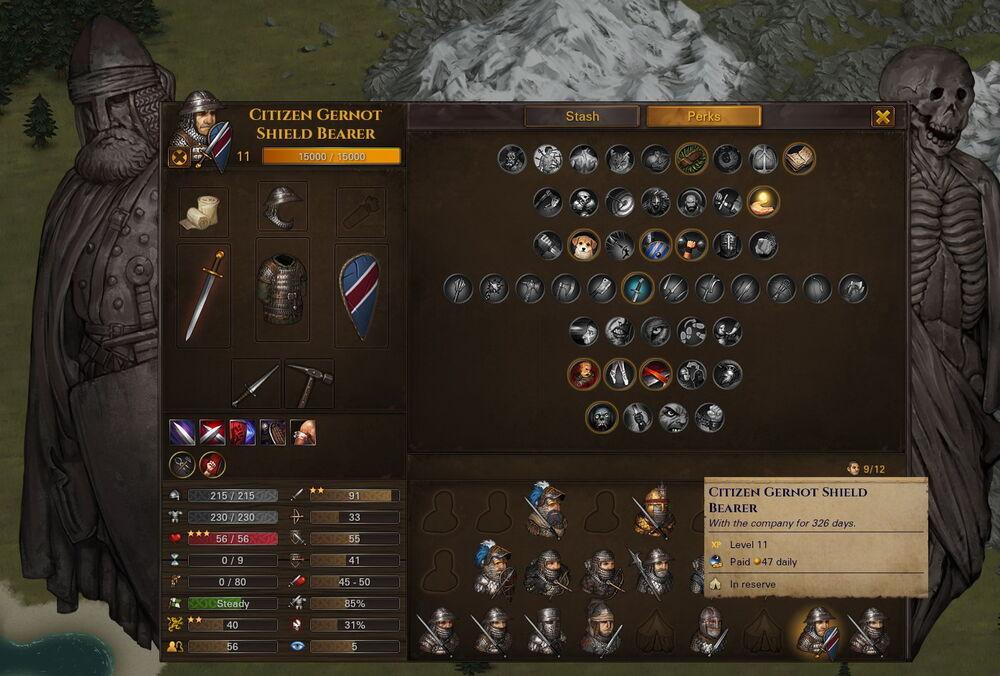Image resolution: width=1000 pixels, height=676 pixels.
Task: Click the scale armor body slot
Action: (x=282, y=290)
